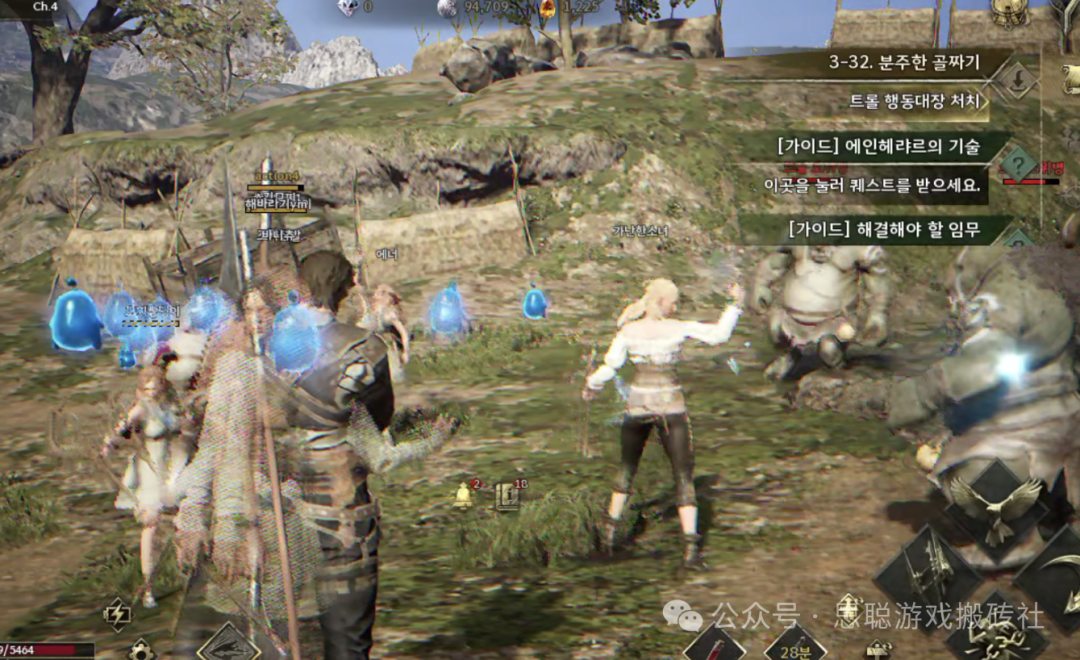
Task: Click the bell notification icon with badge 2
Action: pos(464,494)
